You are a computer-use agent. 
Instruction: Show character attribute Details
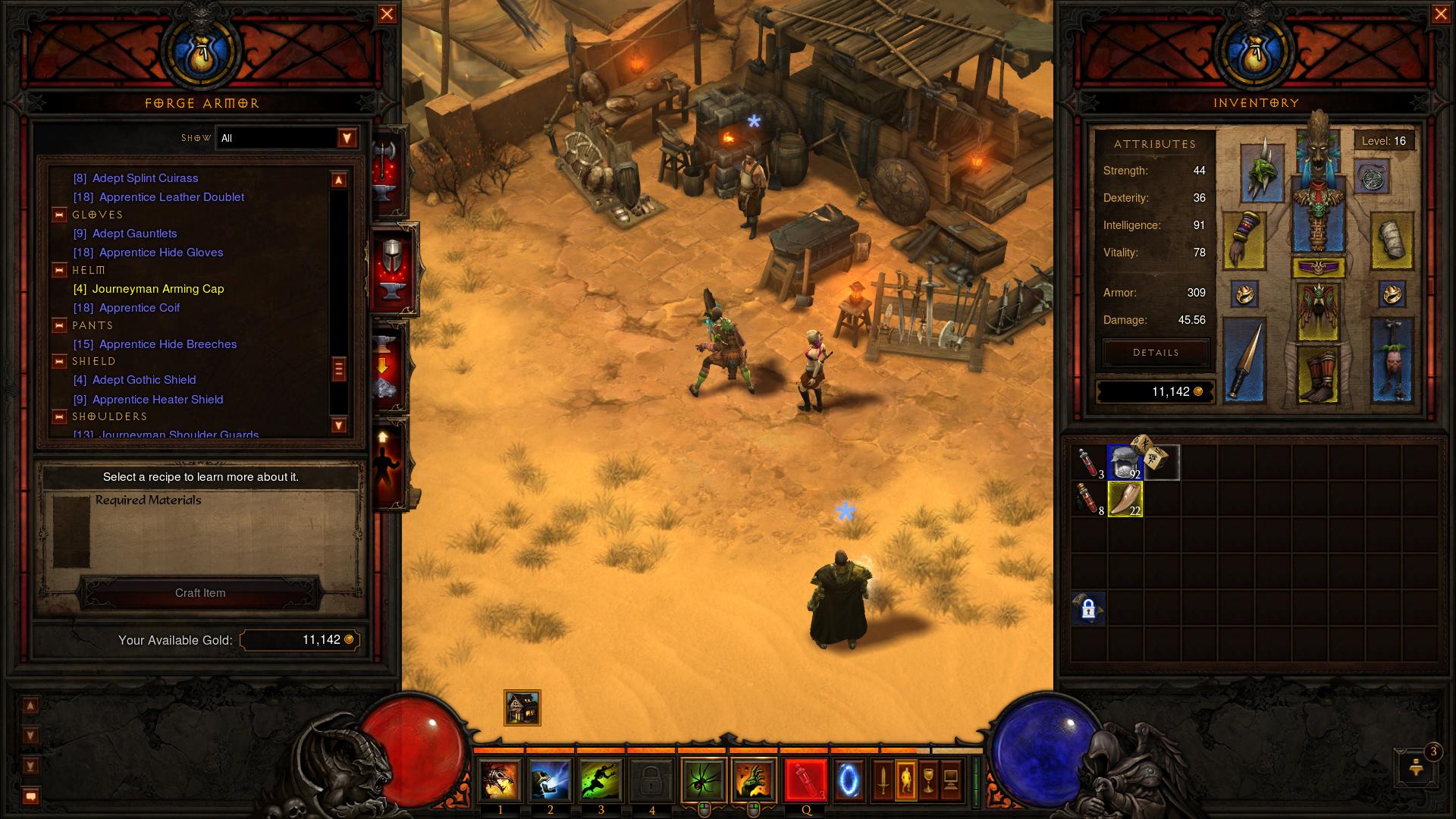point(1156,353)
